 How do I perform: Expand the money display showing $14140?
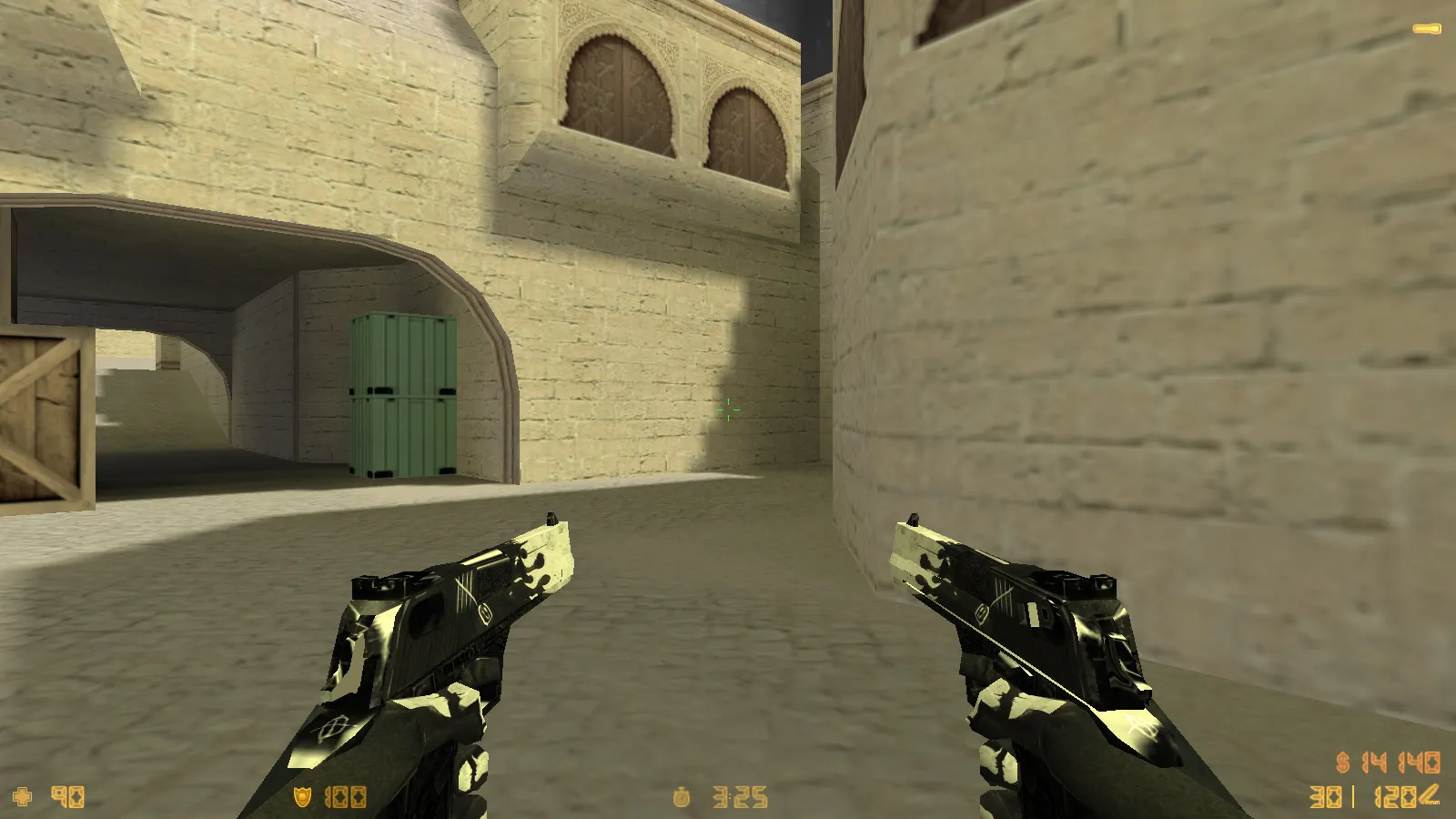(x=1390, y=763)
